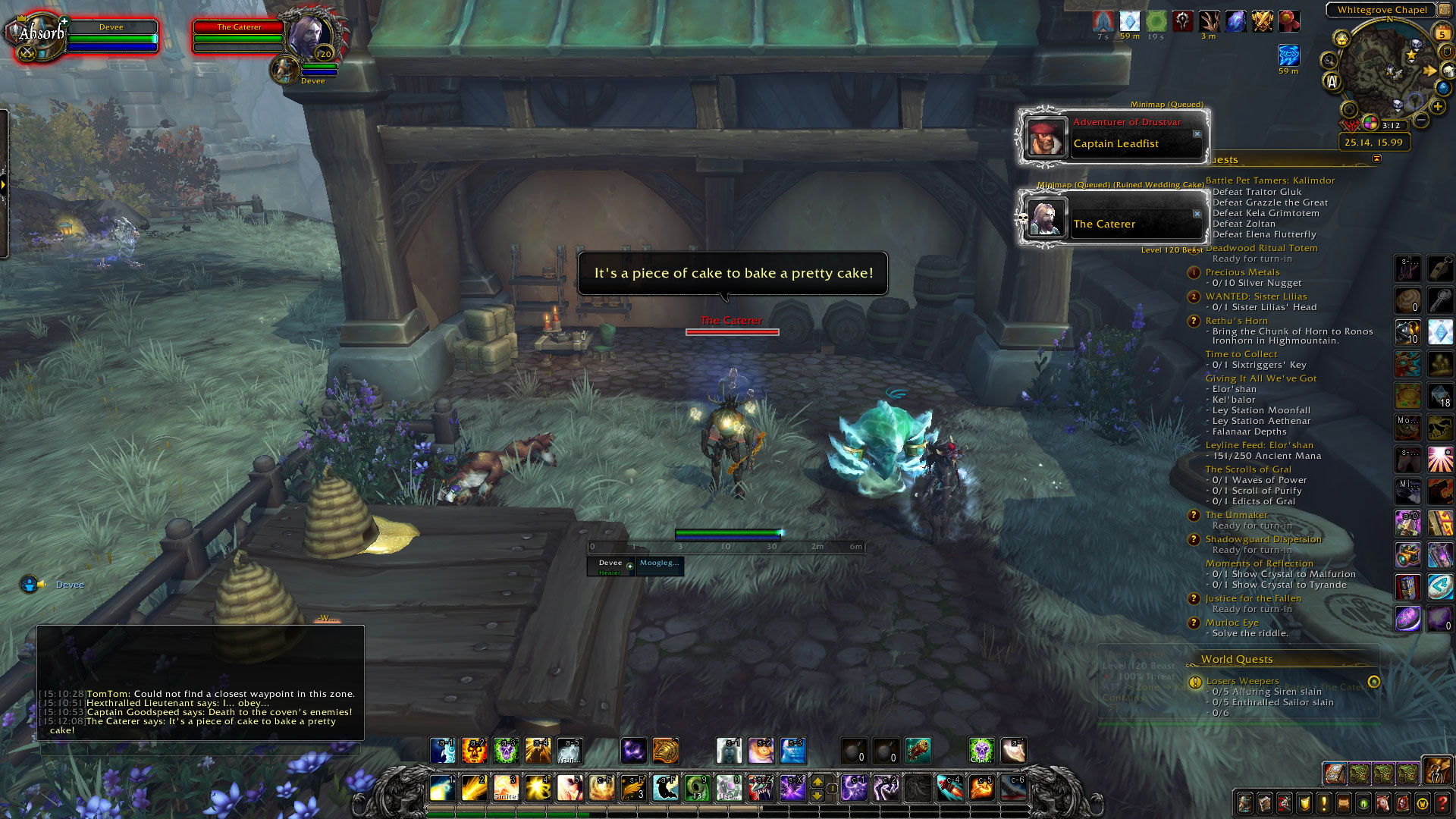Screen dimensions: 1456x819
Task: Click the experience bar at the bottom
Action: [607, 814]
